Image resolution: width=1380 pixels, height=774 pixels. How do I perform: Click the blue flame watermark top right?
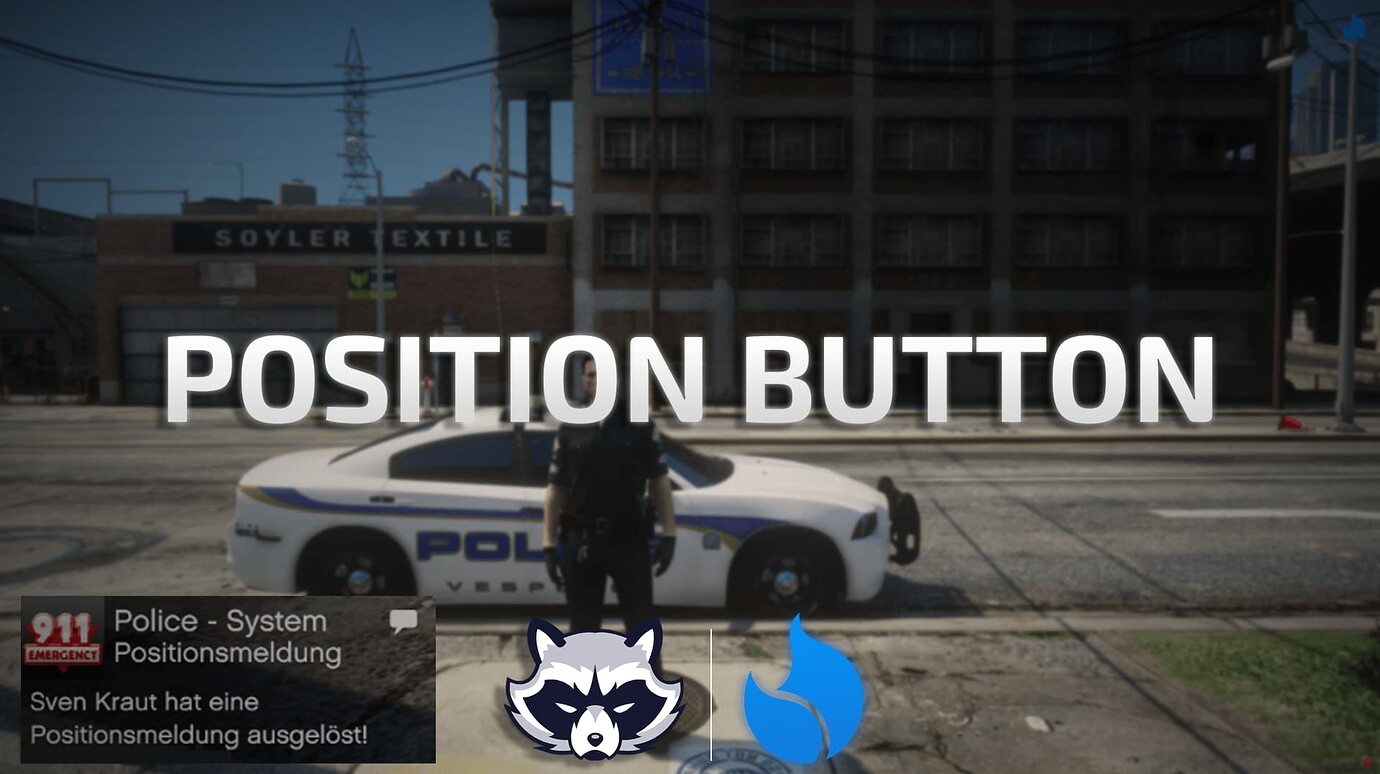[x=1352, y=28]
